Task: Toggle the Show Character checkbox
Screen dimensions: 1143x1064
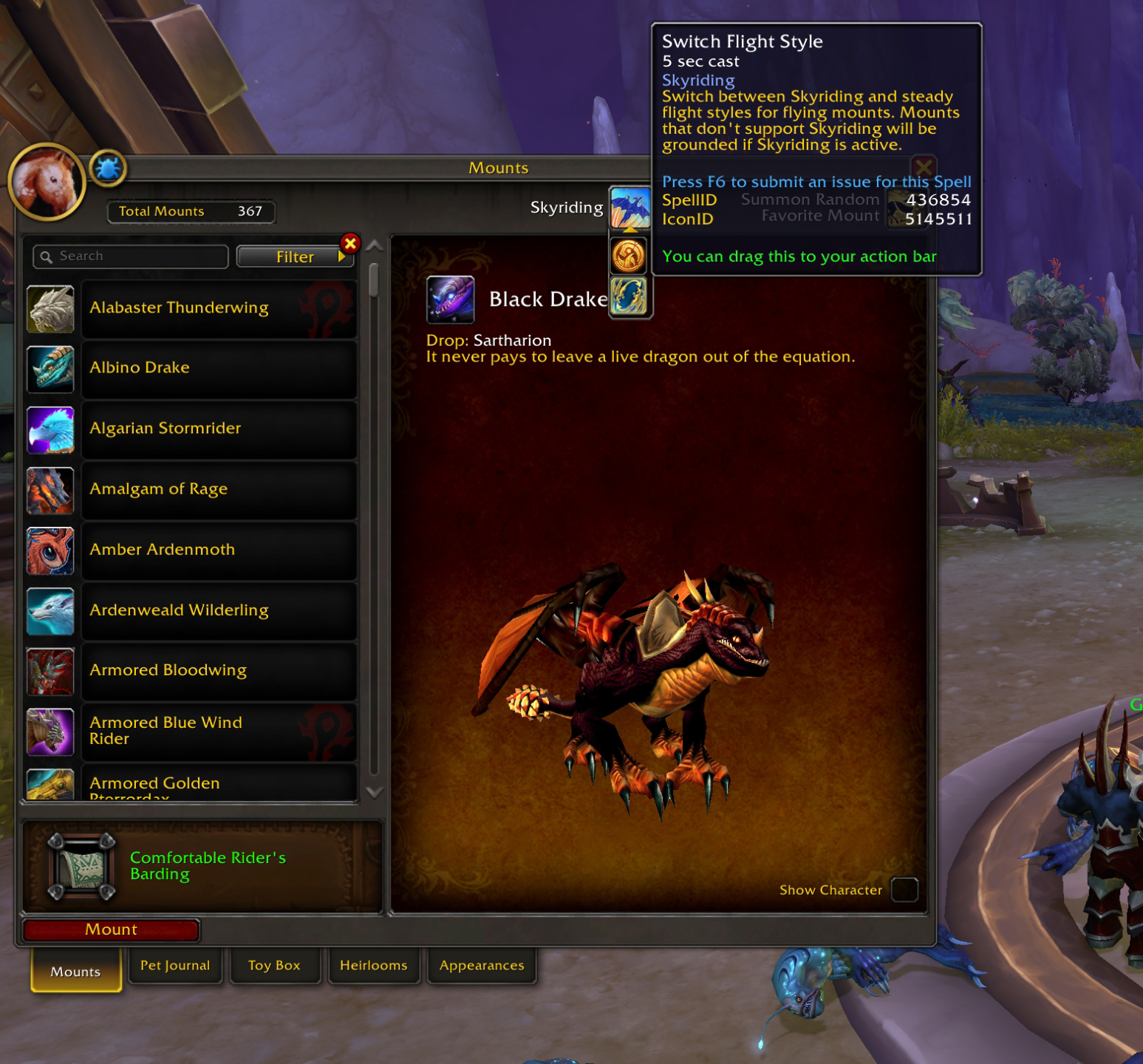Action: (904, 890)
